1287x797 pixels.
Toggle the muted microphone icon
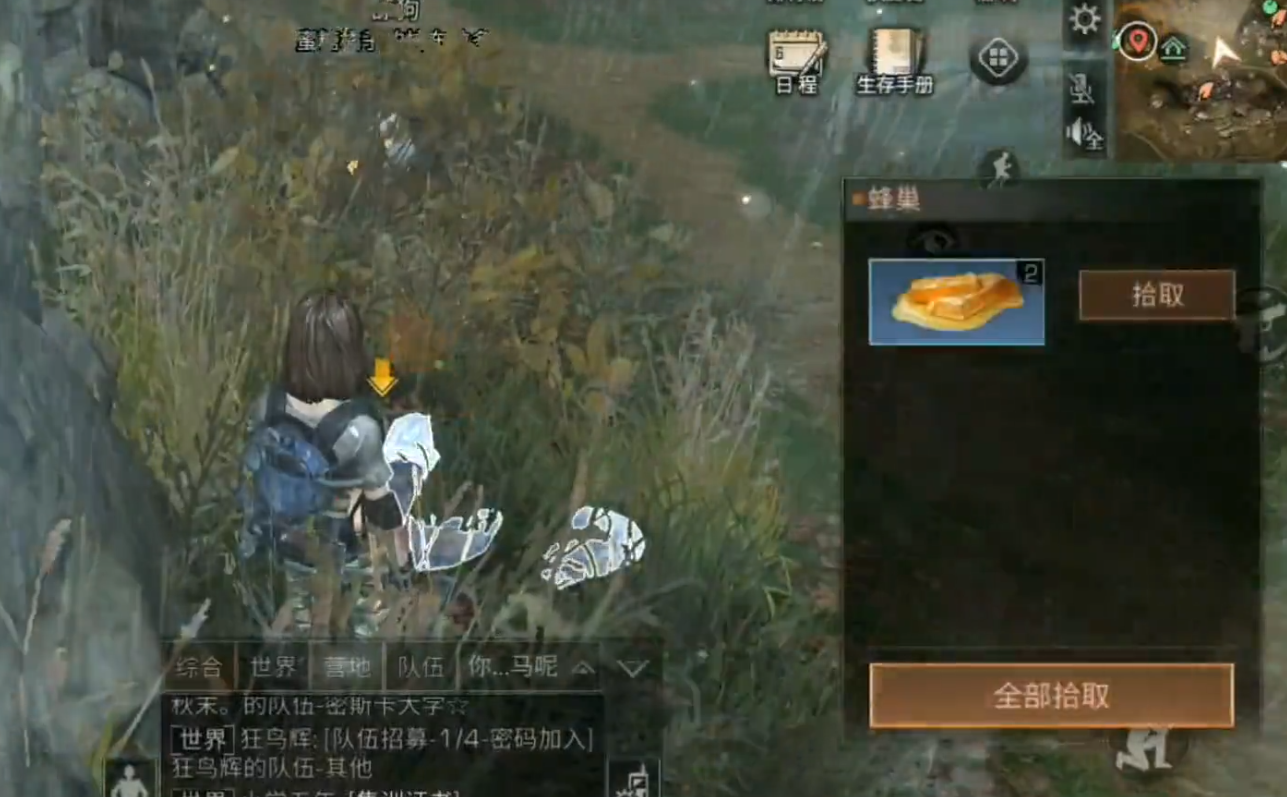pos(1083,90)
